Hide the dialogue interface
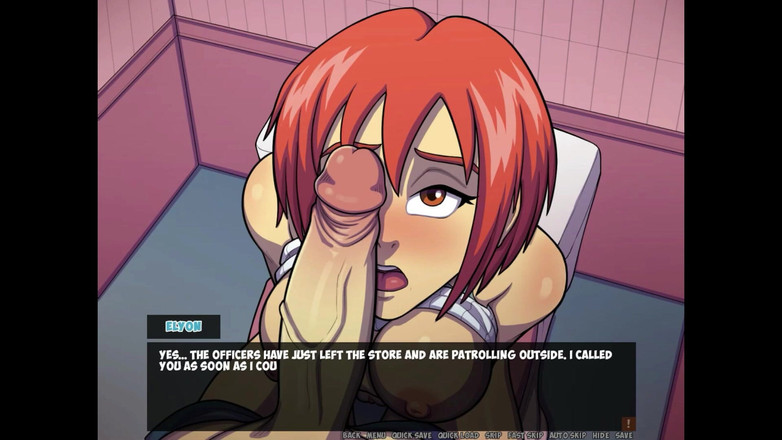 (600, 435)
